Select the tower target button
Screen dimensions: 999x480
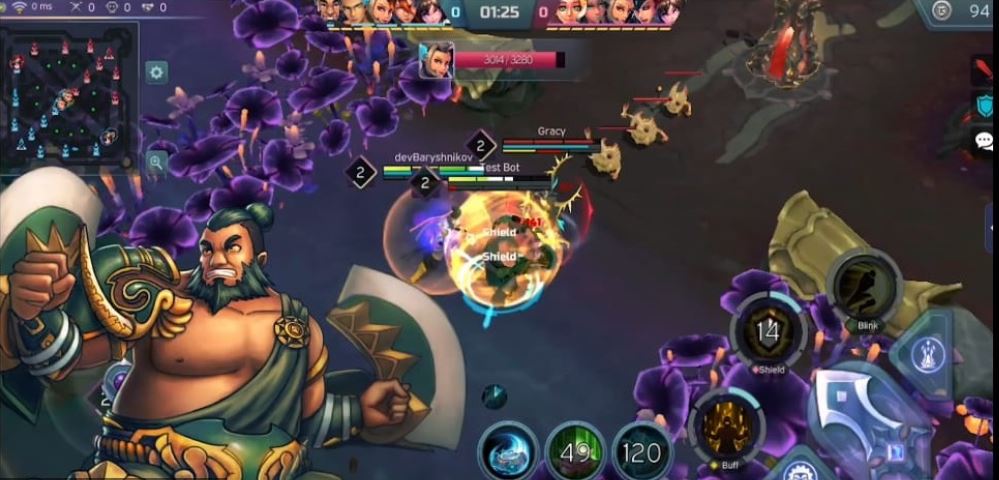[929, 351]
